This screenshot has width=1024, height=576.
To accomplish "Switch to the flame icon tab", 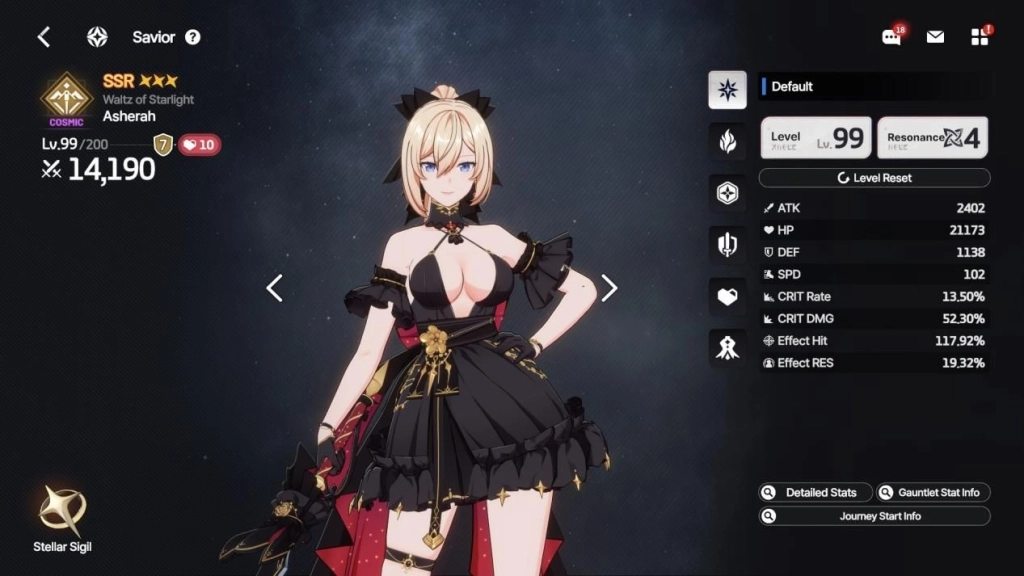I will point(727,141).
